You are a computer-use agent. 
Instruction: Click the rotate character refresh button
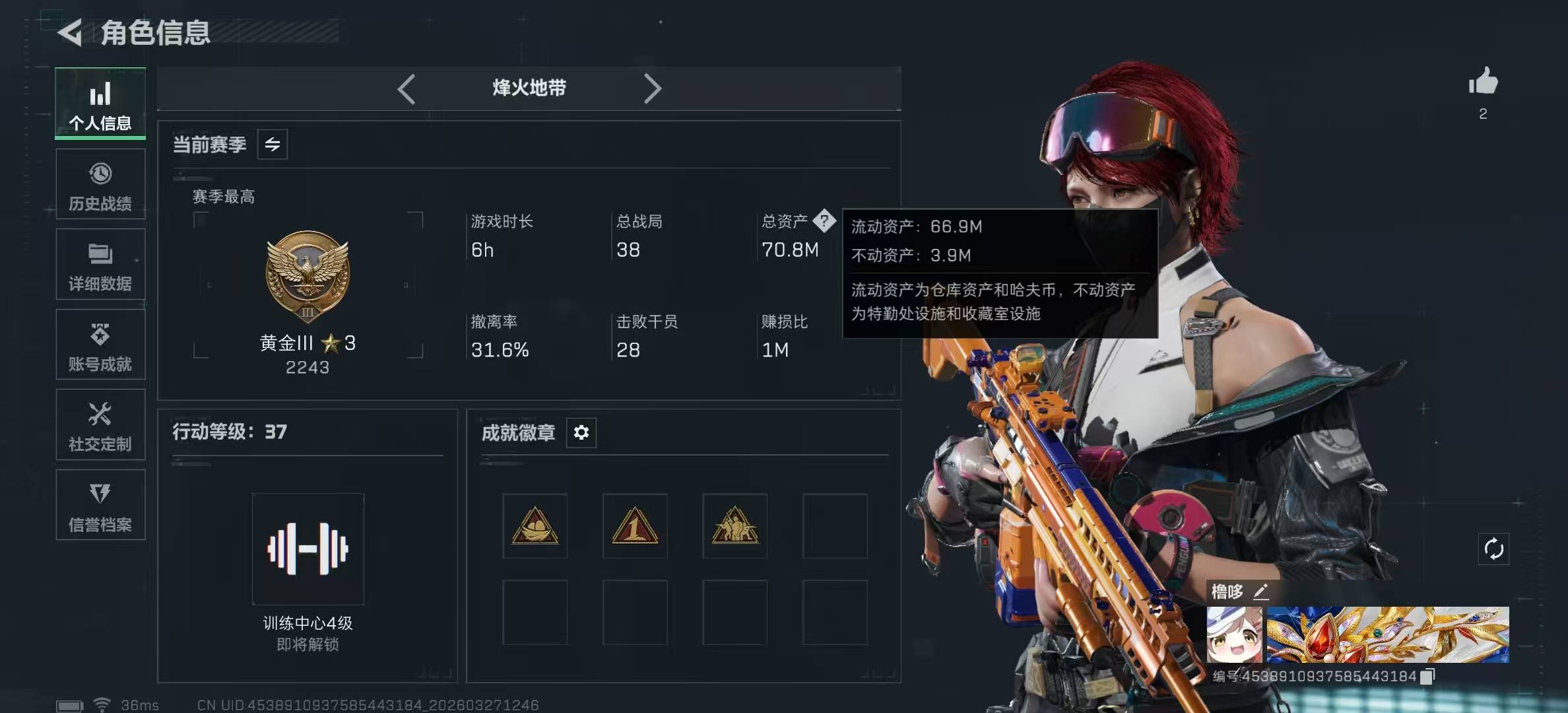pos(1493,549)
